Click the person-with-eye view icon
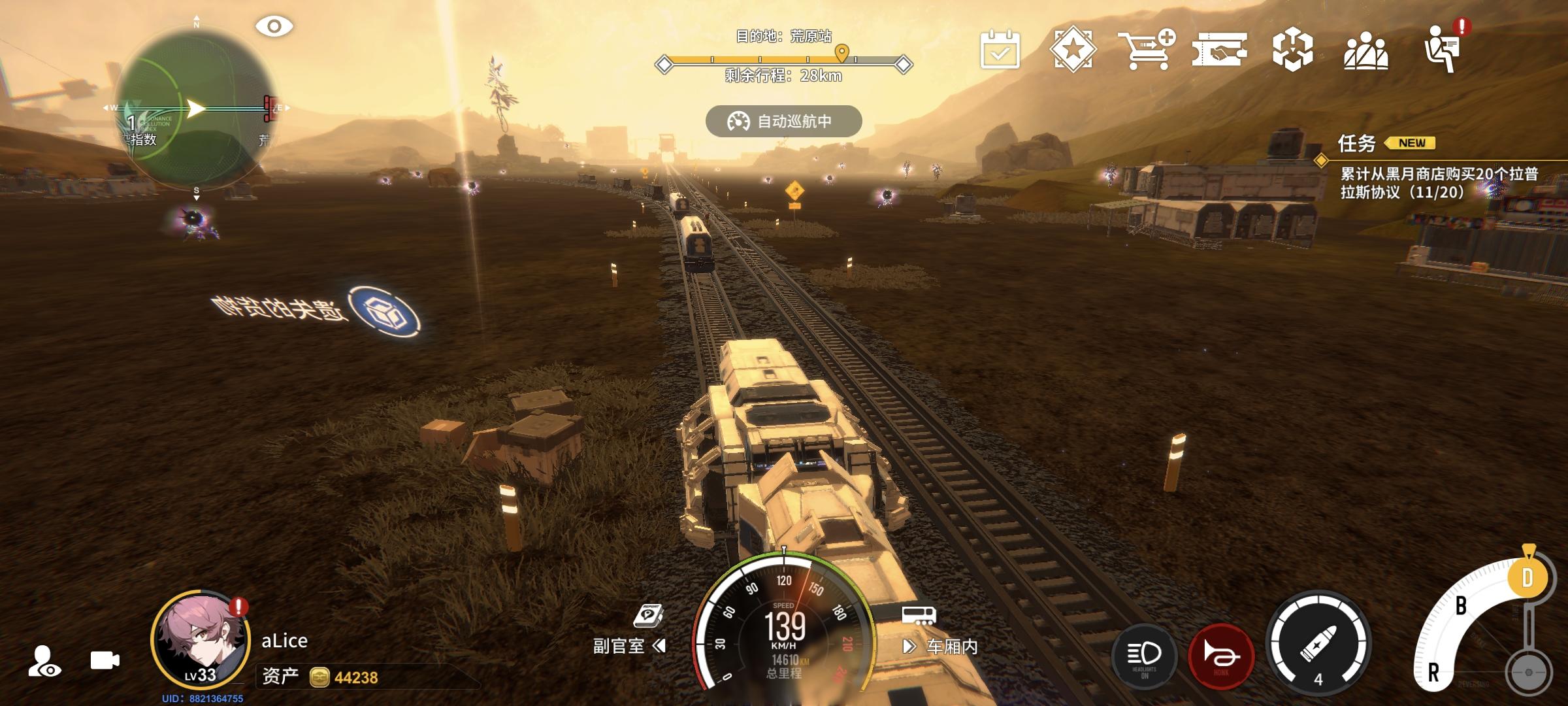The image size is (1568, 706). coord(44,660)
